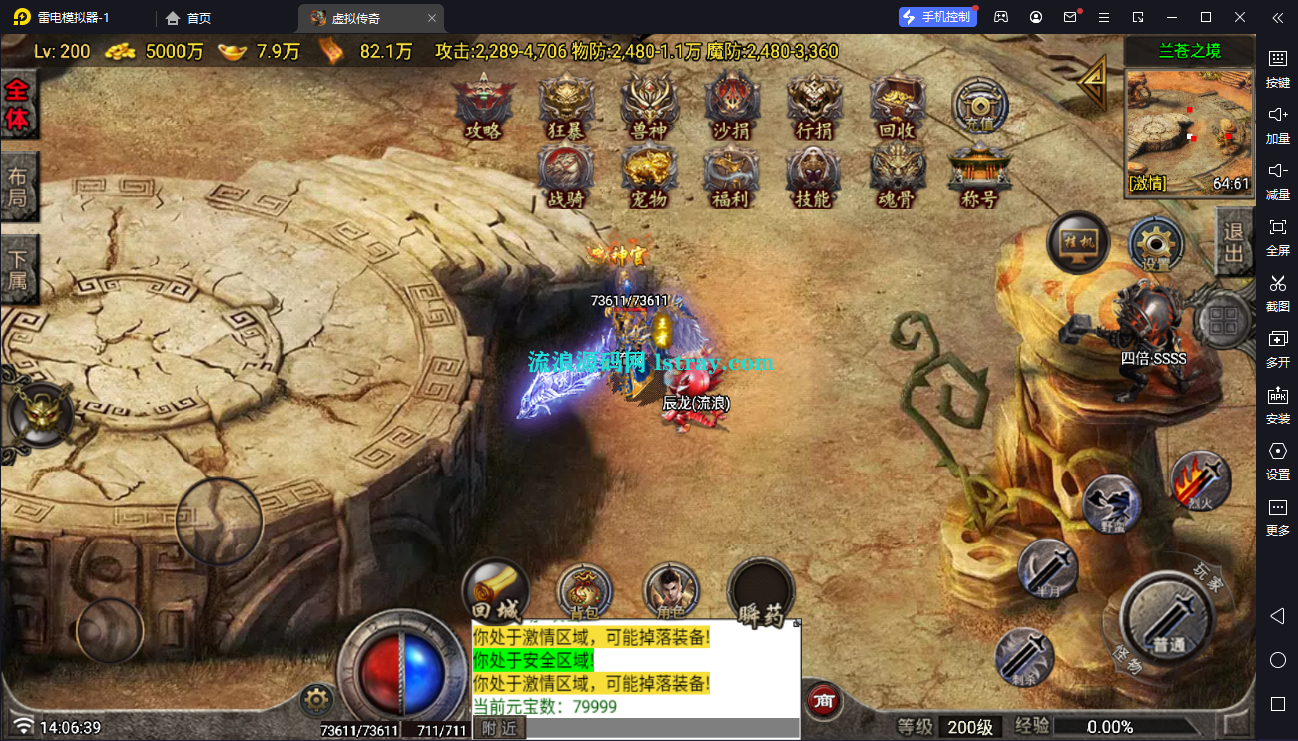Open the 充值 recharge icon
The height and width of the screenshot is (741, 1298).
coord(978,105)
